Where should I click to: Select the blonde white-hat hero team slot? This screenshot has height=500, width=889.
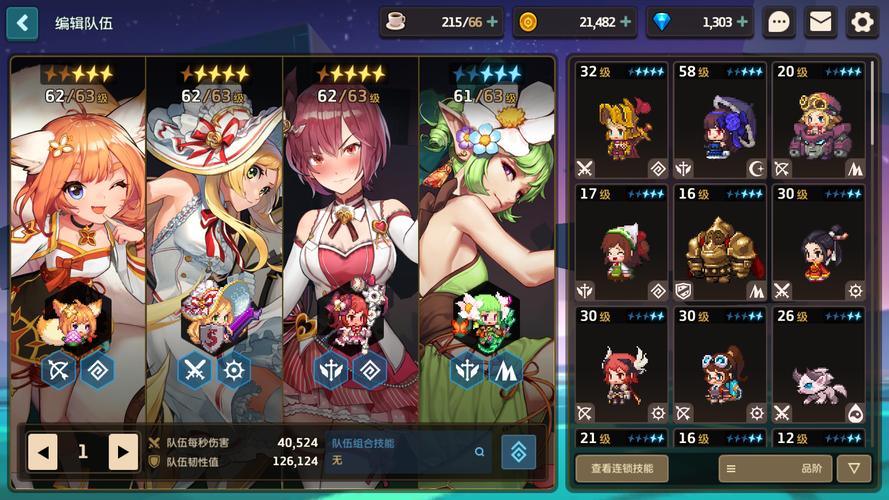tap(214, 230)
